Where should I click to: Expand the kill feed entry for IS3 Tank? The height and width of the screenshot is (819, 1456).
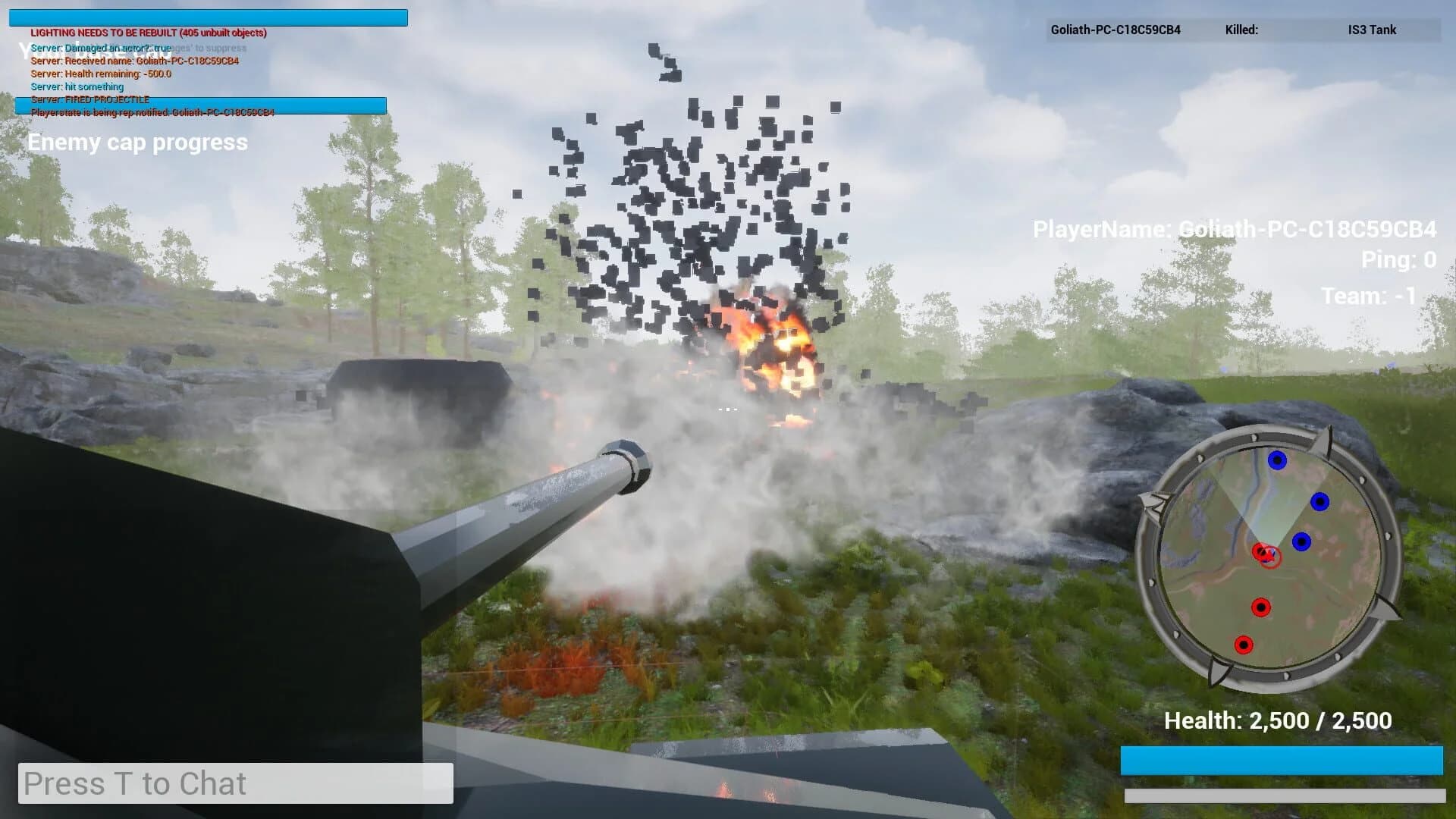(x=1371, y=30)
